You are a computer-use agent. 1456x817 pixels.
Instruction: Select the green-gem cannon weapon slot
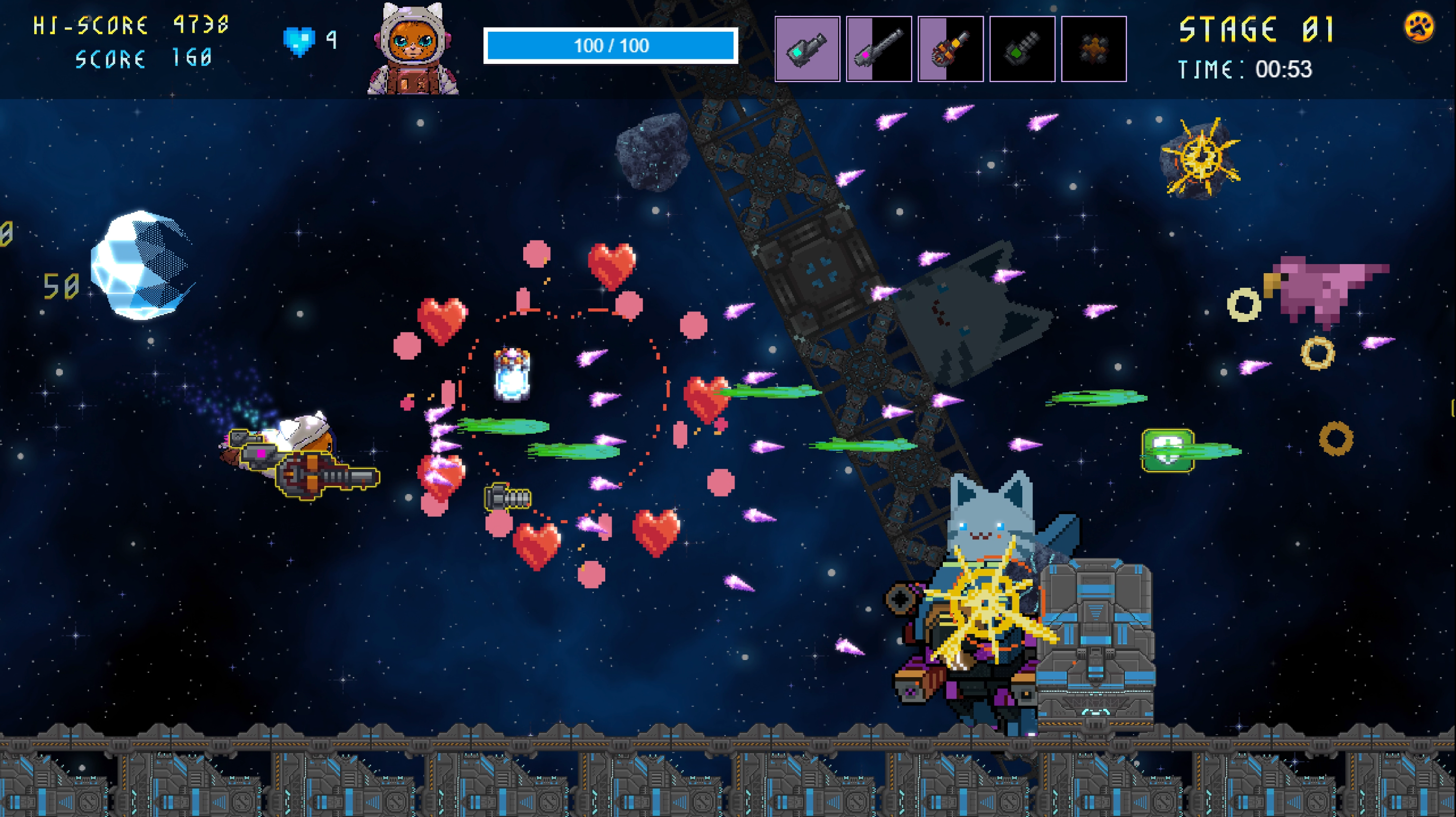point(1022,49)
